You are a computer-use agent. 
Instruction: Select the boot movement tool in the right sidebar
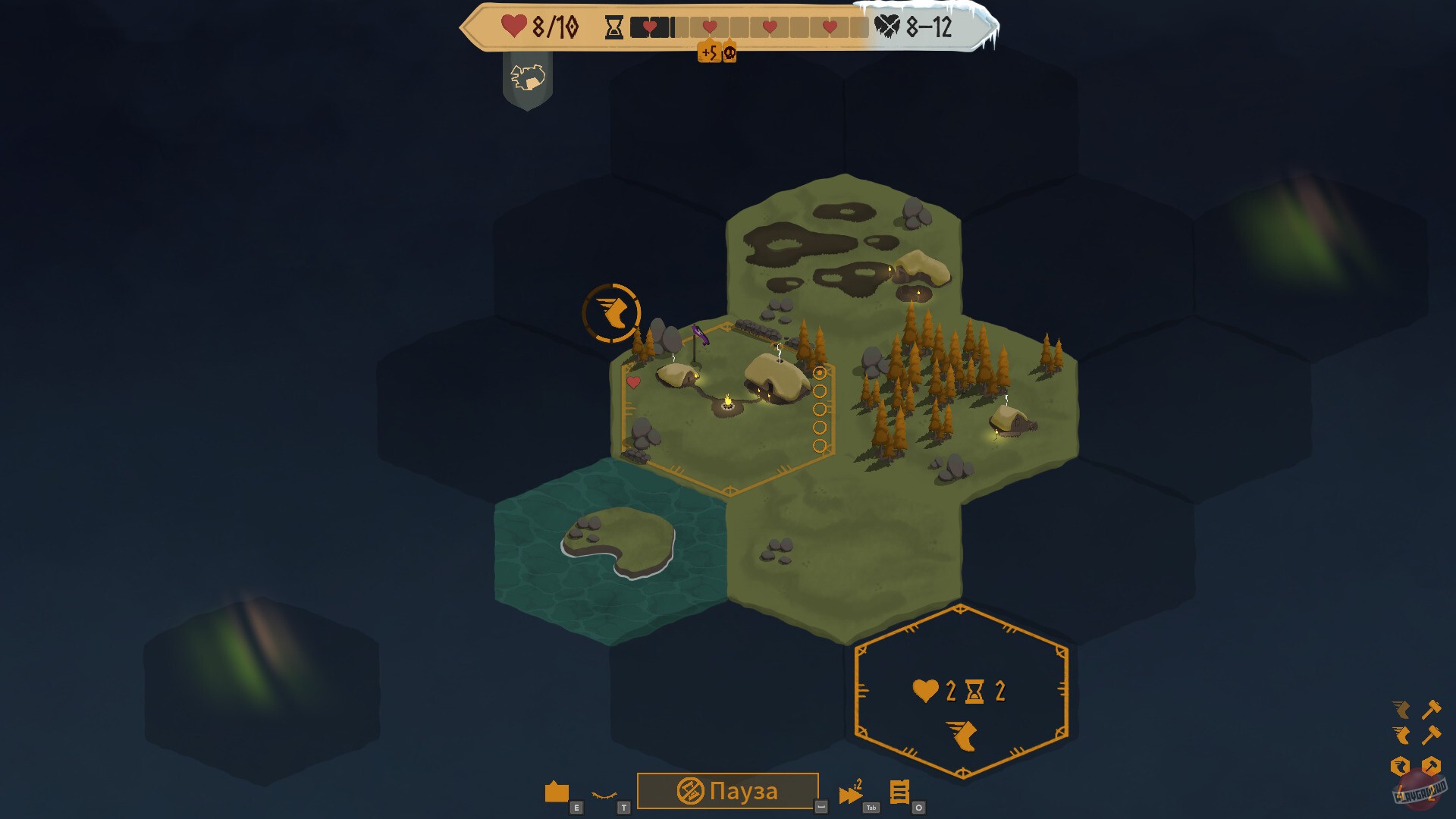[x=1401, y=735]
